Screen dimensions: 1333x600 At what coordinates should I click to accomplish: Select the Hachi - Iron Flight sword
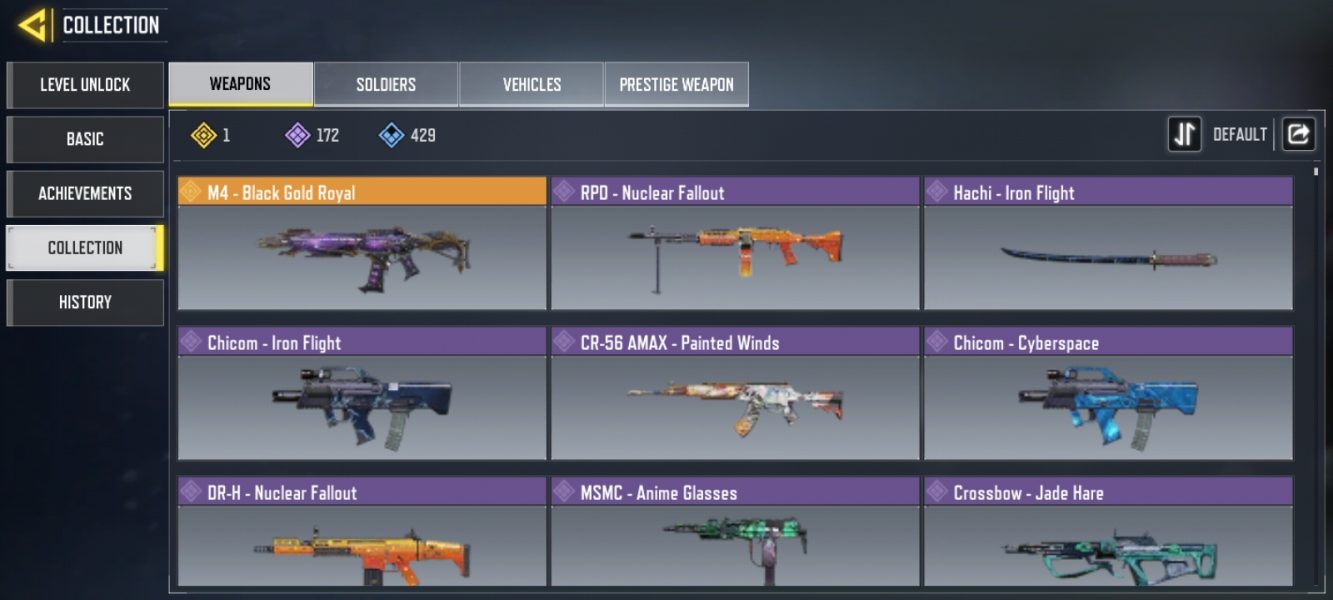(x=1108, y=245)
